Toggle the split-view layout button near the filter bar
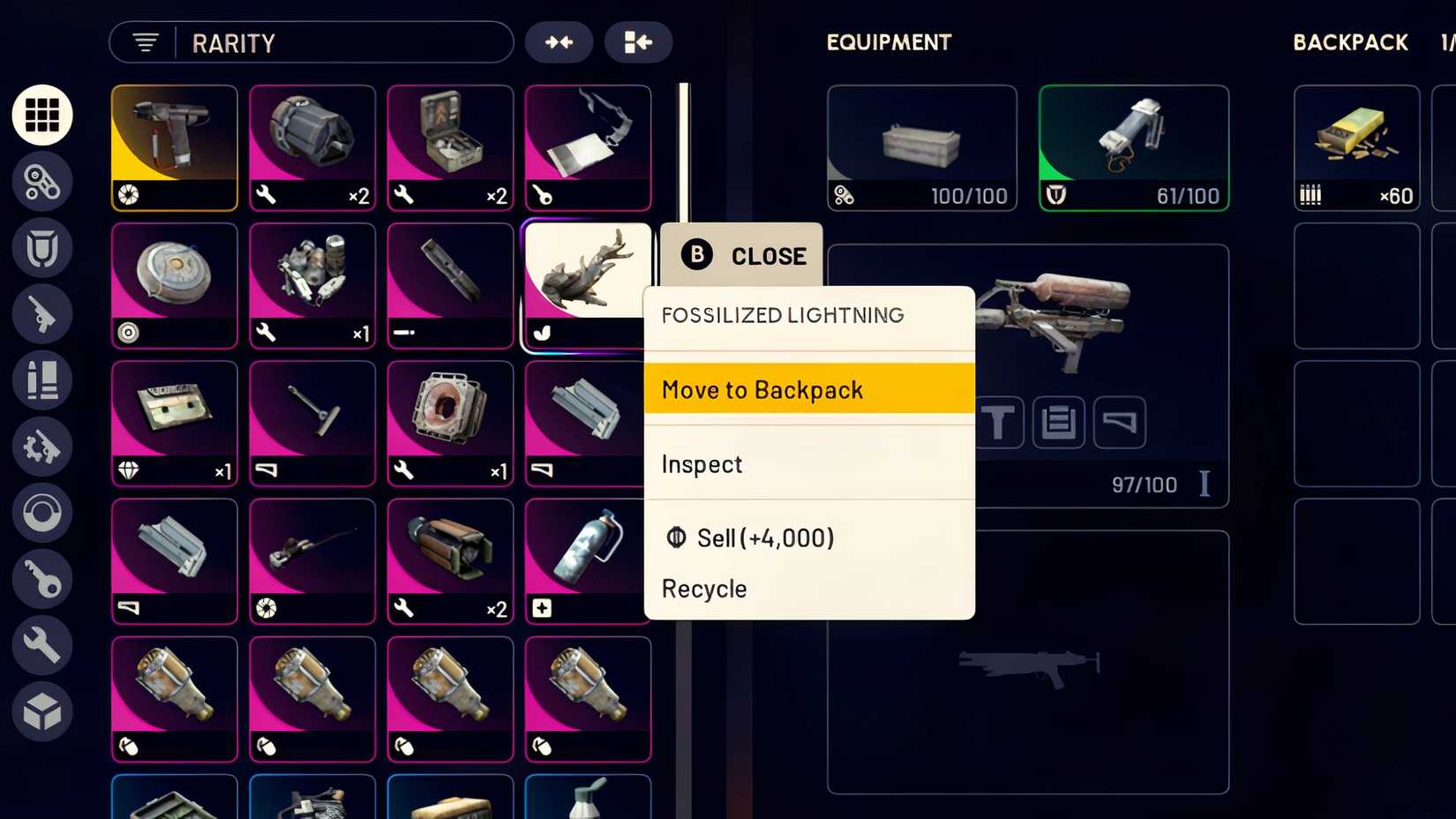1456x819 pixels. (x=638, y=41)
